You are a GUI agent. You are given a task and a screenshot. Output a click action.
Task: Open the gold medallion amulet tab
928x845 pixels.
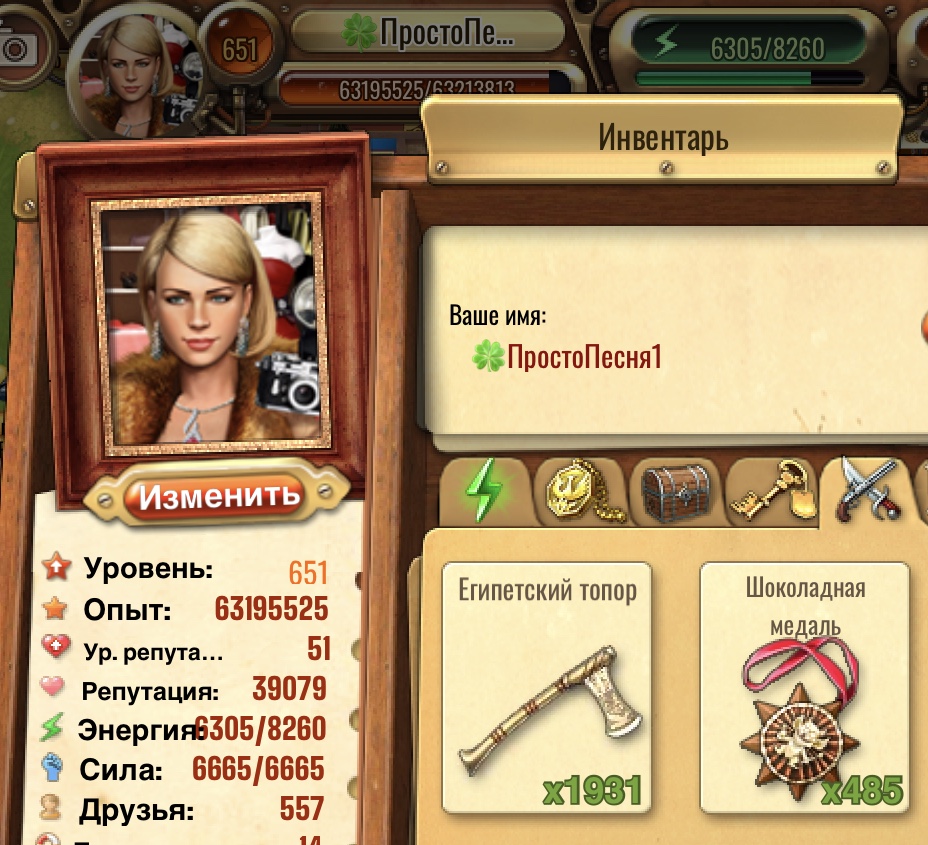[x=578, y=492]
